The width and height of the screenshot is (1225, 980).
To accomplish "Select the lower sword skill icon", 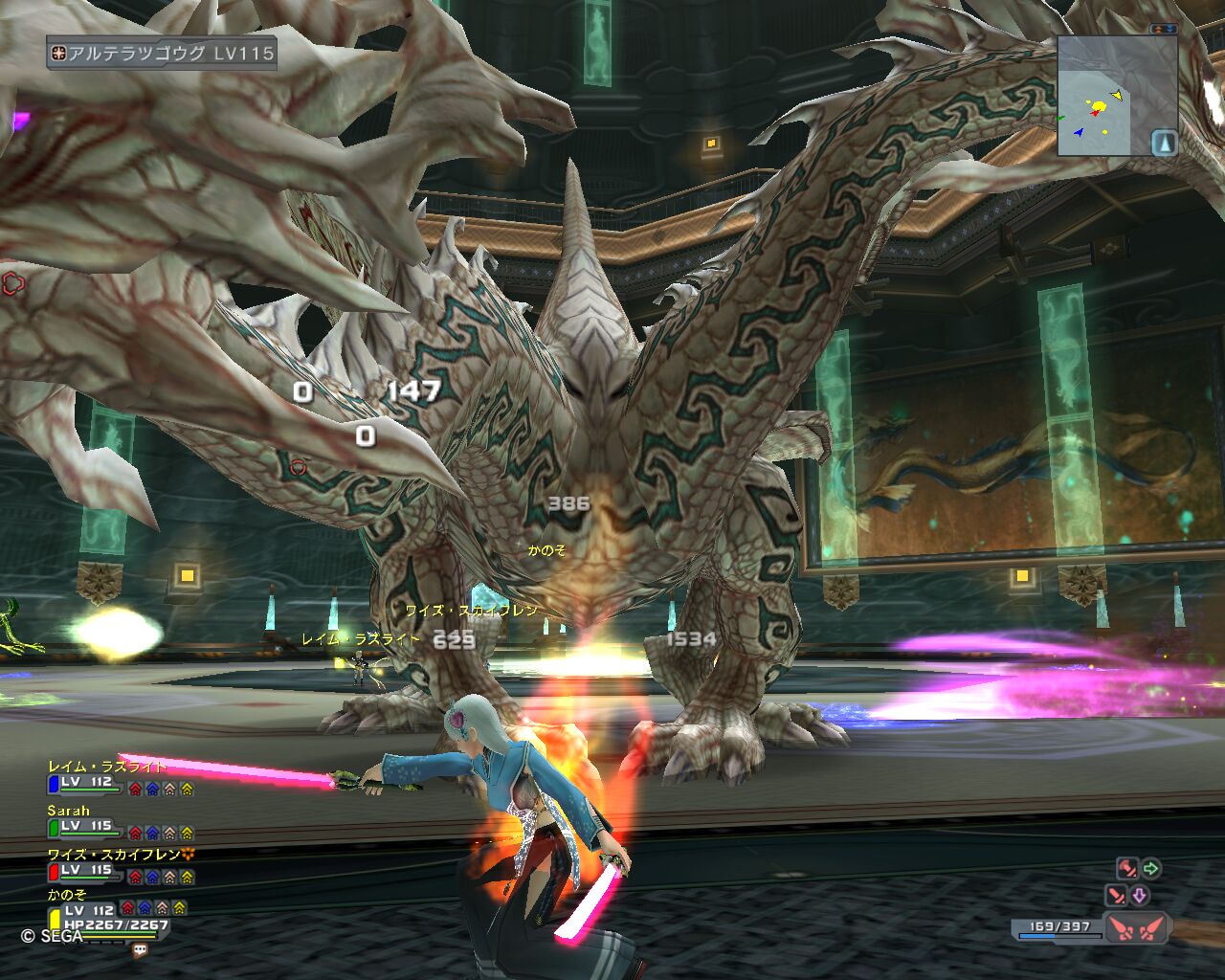I will click(x=1117, y=896).
